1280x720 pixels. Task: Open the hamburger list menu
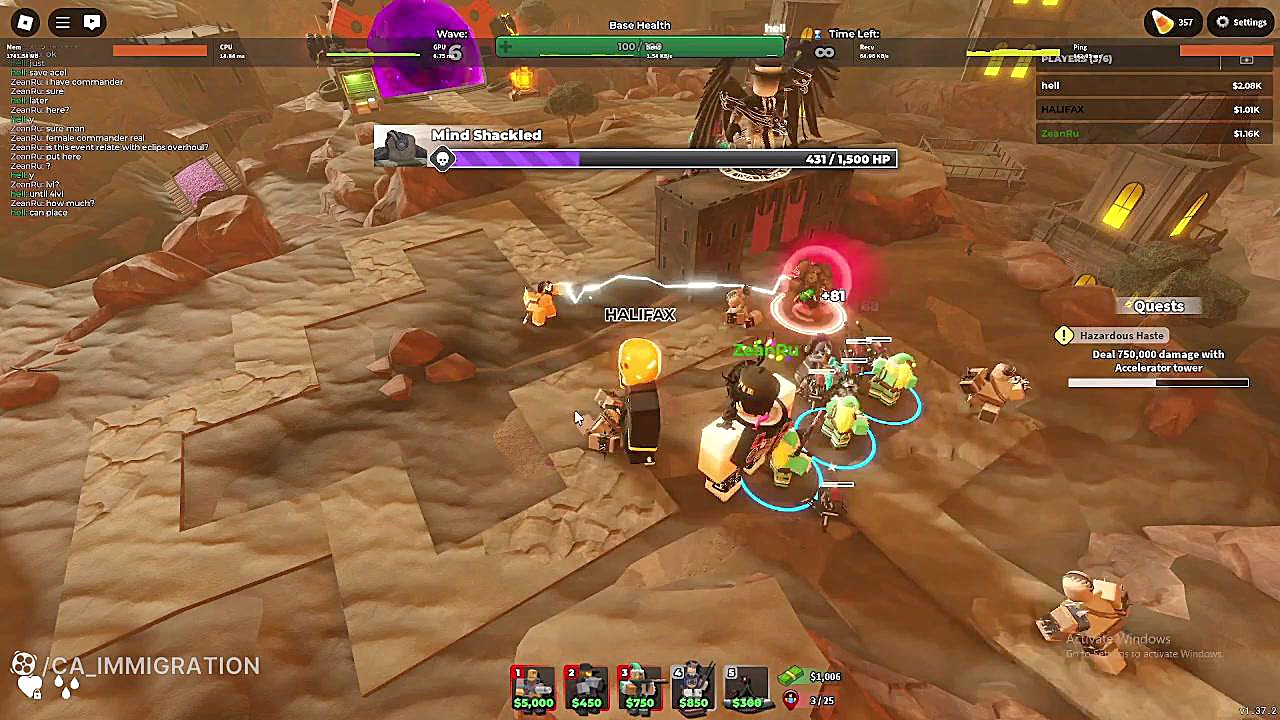[62, 22]
